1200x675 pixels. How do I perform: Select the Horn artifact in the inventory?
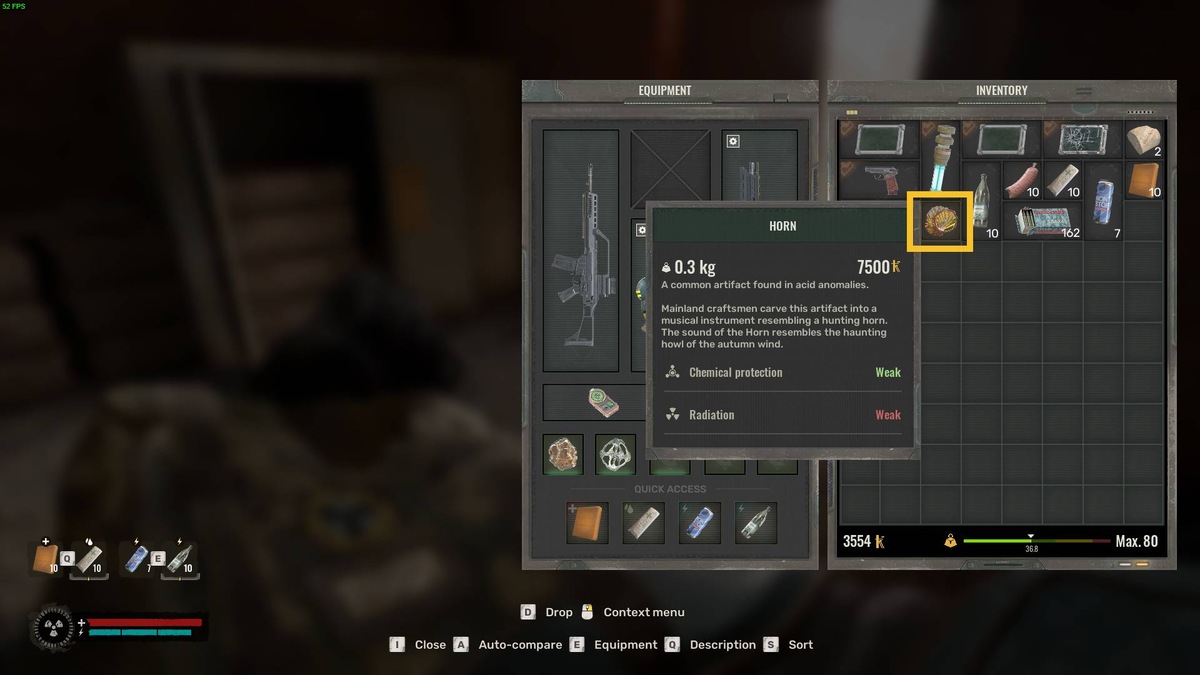pyautogui.click(x=940, y=221)
